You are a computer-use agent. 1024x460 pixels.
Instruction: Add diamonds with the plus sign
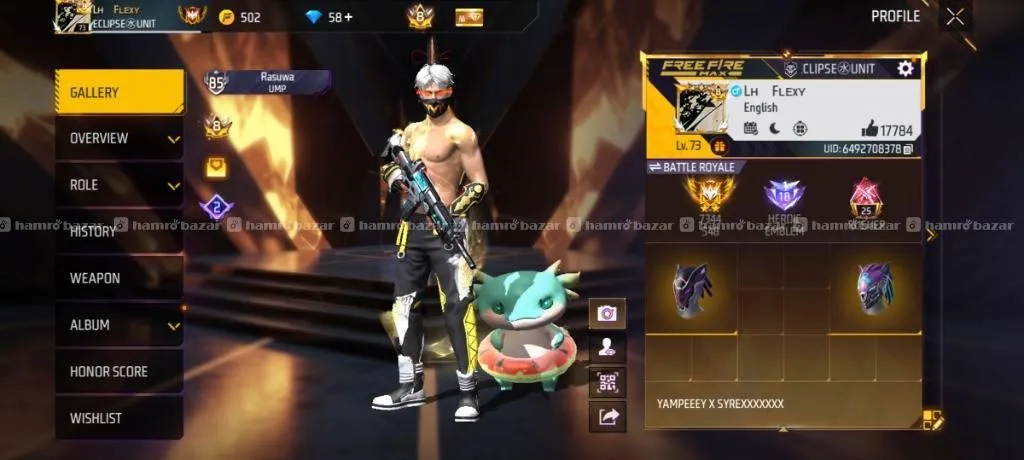coord(348,17)
